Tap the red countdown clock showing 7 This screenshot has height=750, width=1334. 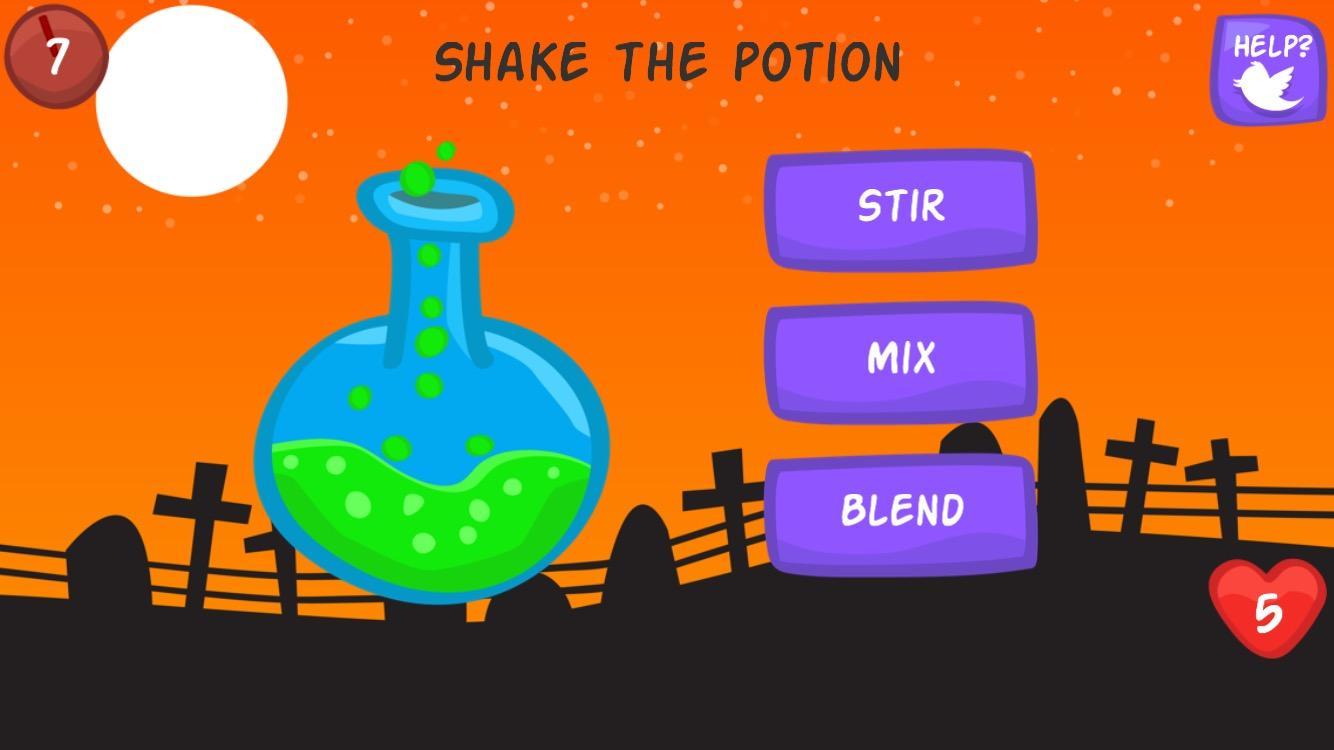click(55, 55)
